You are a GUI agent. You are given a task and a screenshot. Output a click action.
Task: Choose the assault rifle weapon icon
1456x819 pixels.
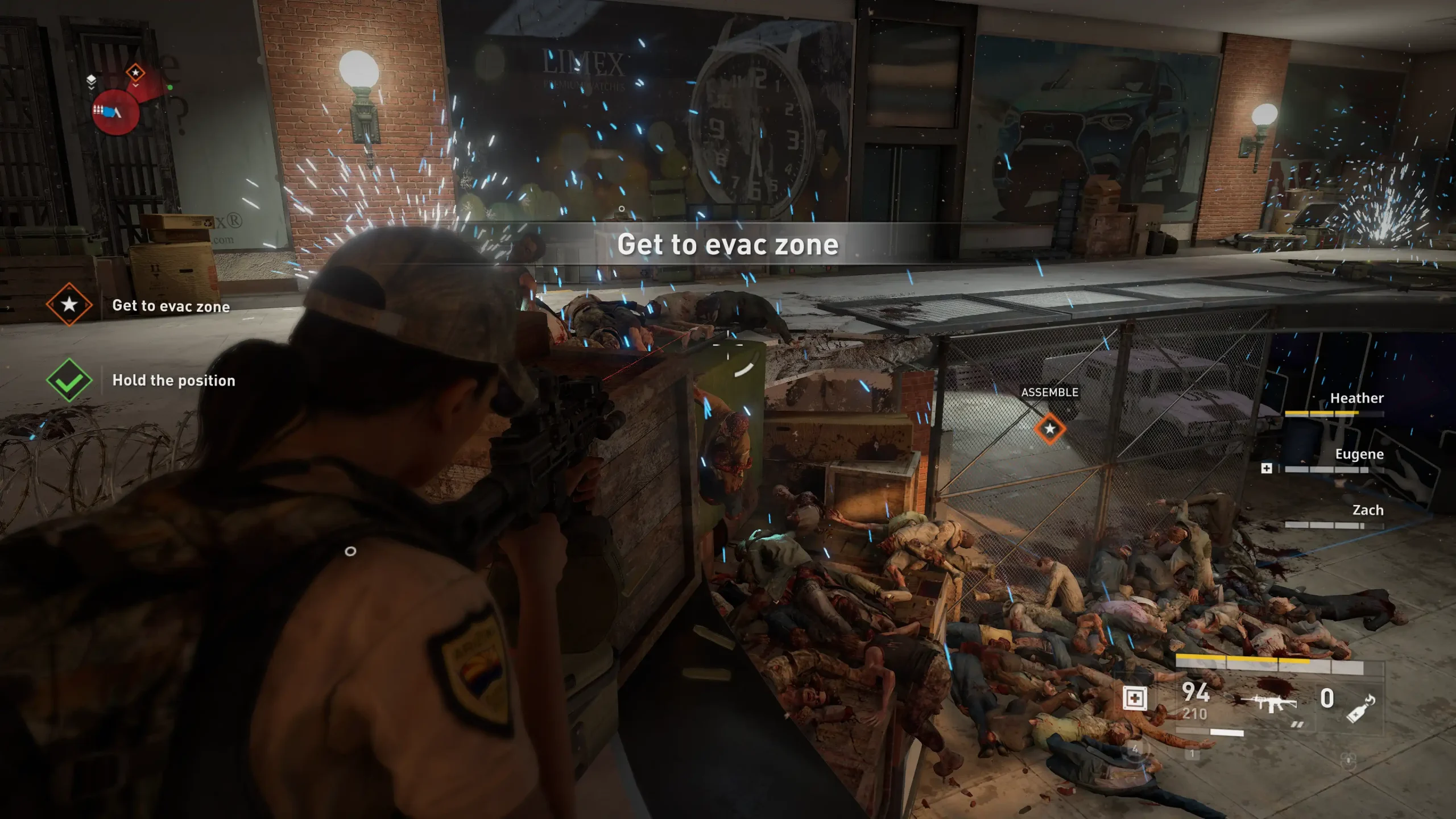pyautogui.click(x=1269, y=702)
